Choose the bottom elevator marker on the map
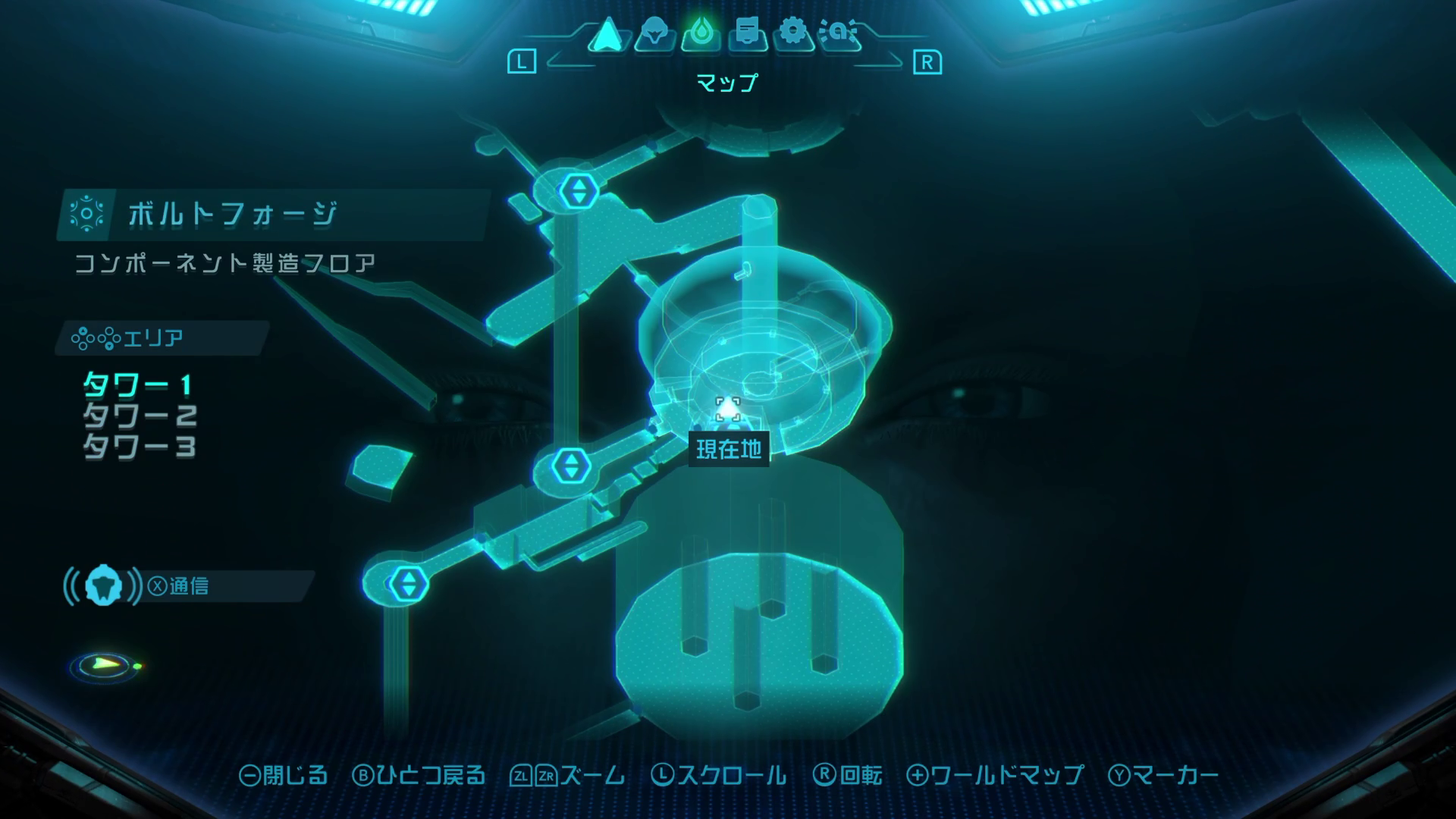1456x819 pixels. point(409,584)
